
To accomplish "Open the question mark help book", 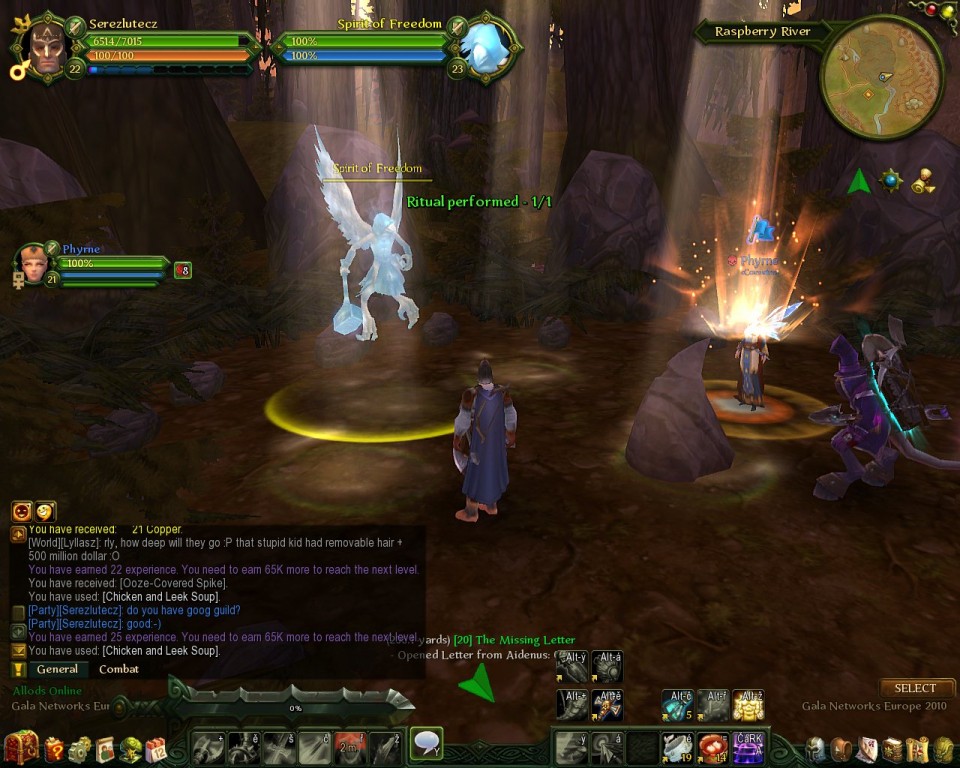I will click(x=54, y=749).
